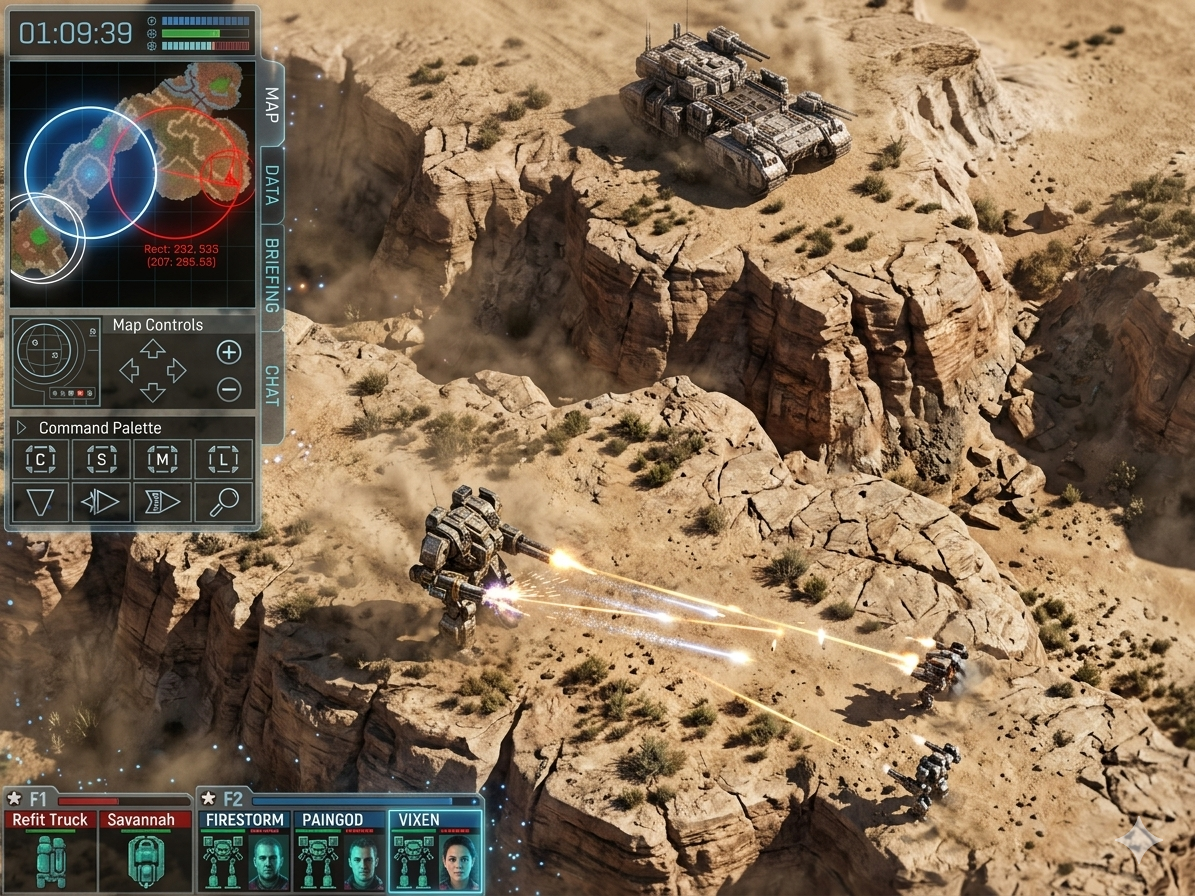Activate the L command button

223,460
